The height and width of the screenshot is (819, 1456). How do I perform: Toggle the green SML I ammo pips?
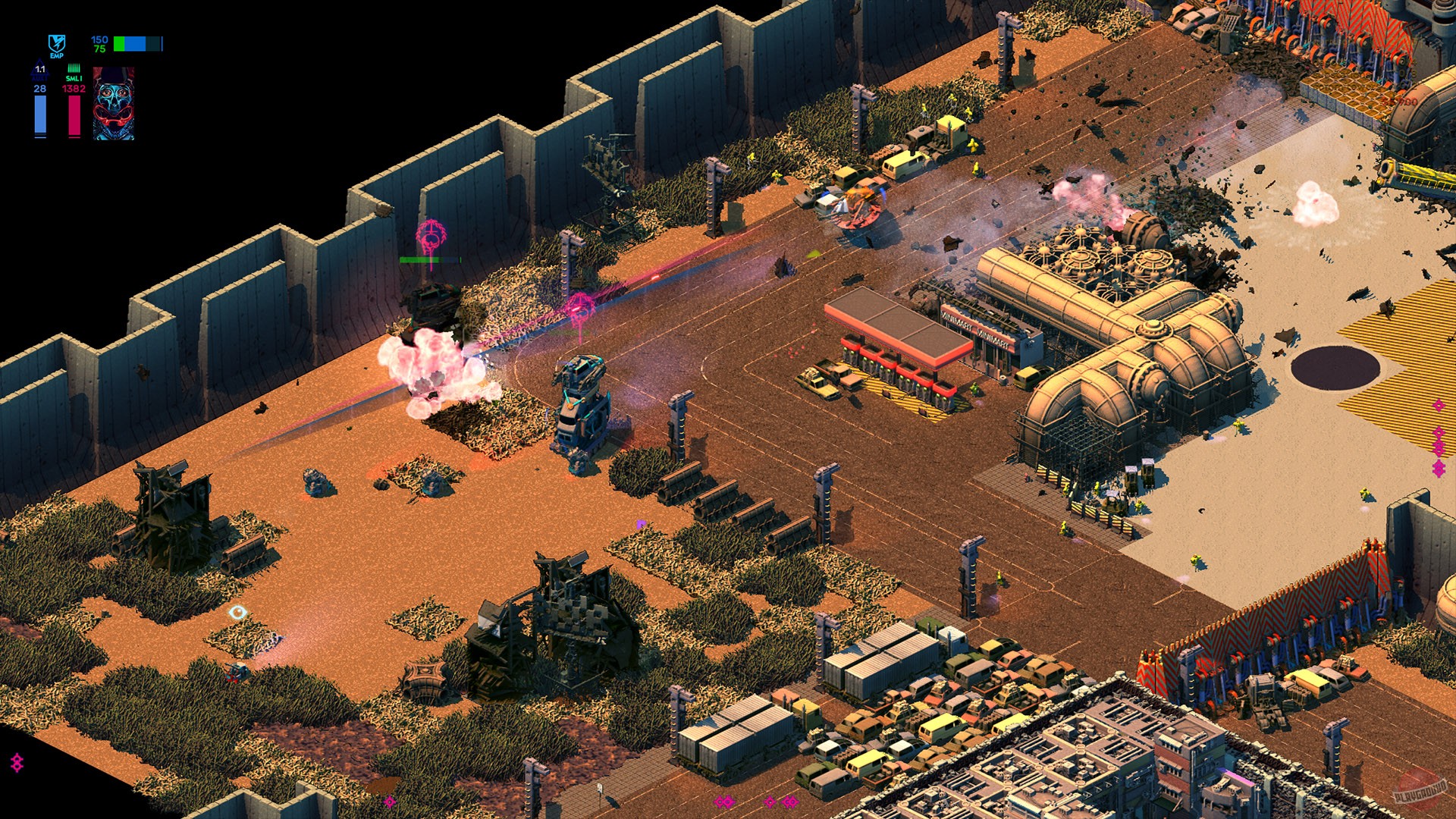tap(74, 67)
